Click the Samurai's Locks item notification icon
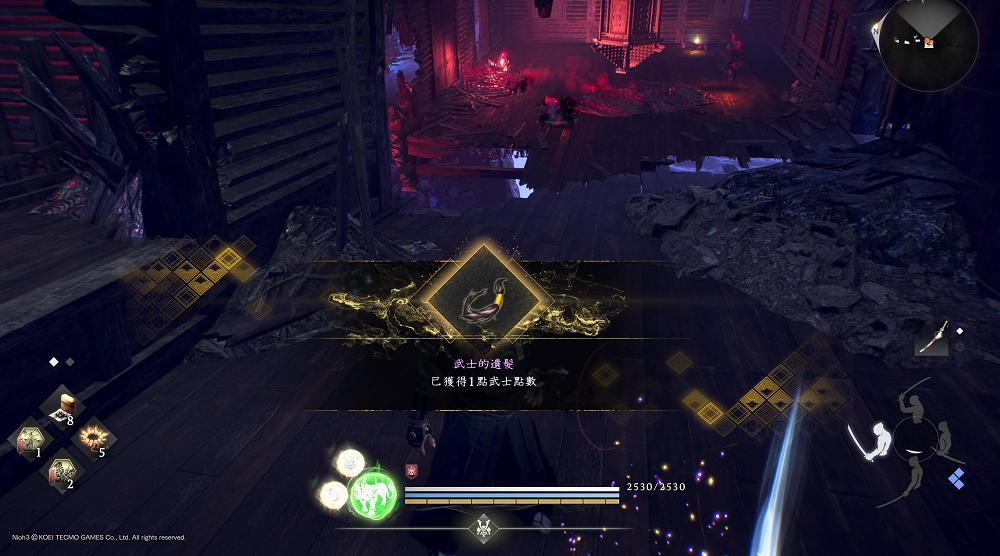This screenshot has width=1000, height=556. pyautogui.click(x=484, y=296)
